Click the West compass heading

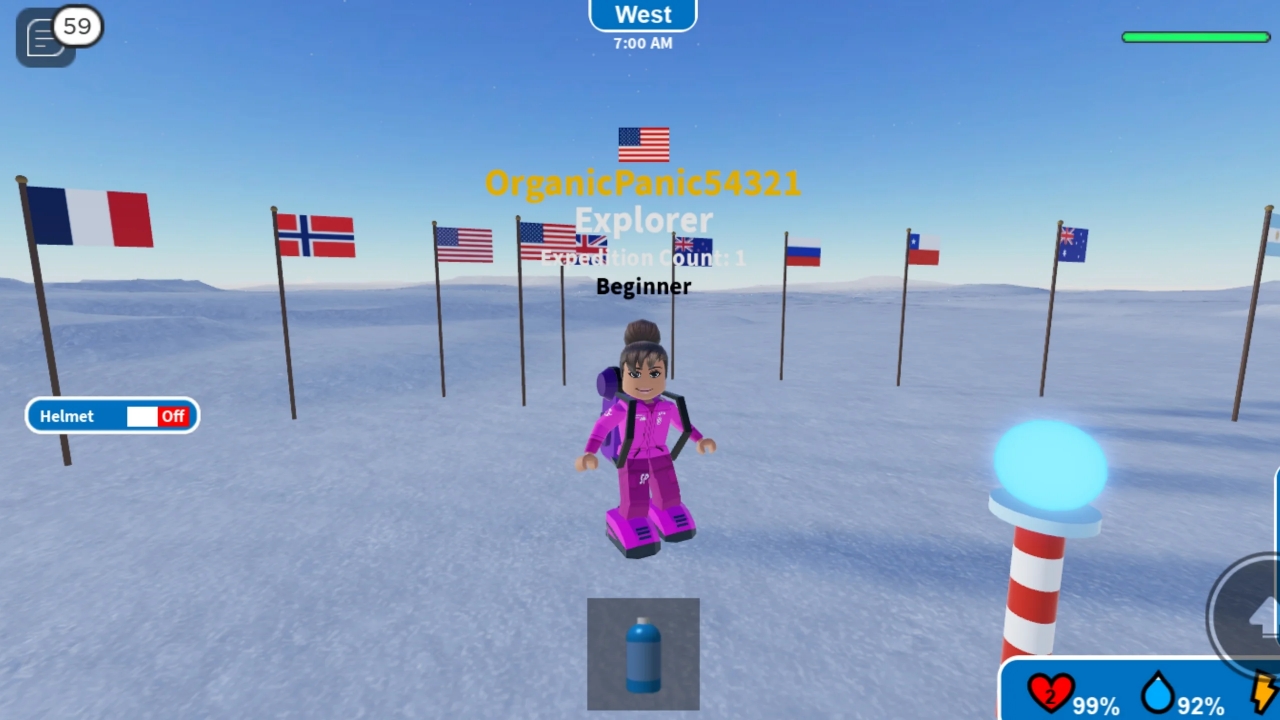point(643,14)
